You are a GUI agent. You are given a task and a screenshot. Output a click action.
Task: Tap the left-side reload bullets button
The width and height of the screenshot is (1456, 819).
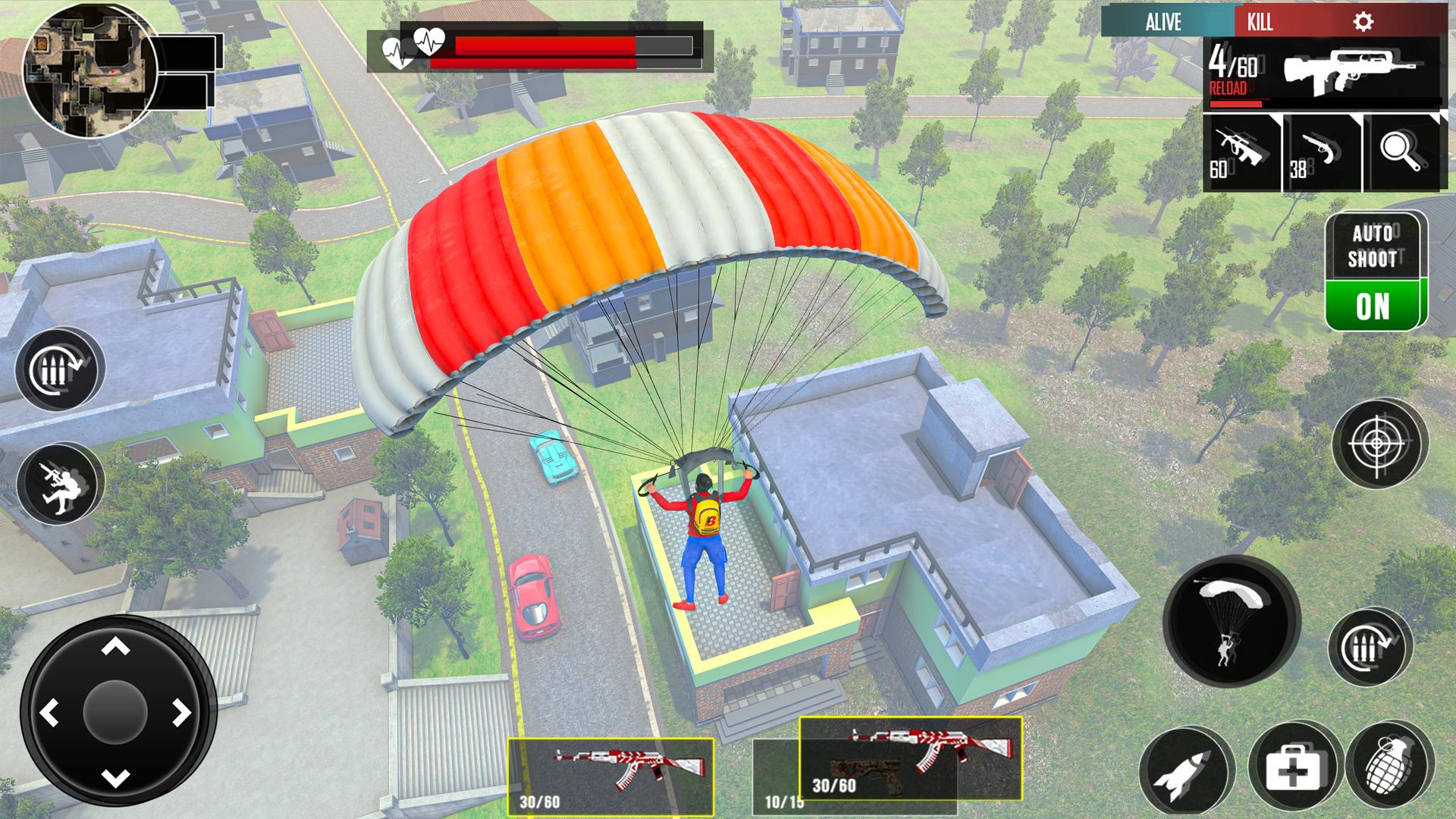point(59,371)
